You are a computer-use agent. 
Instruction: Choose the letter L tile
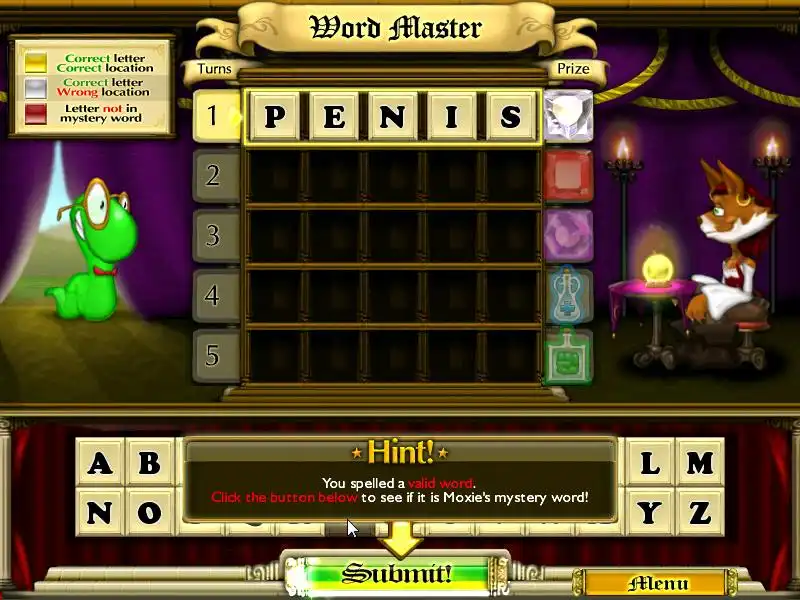pos(650,464)
